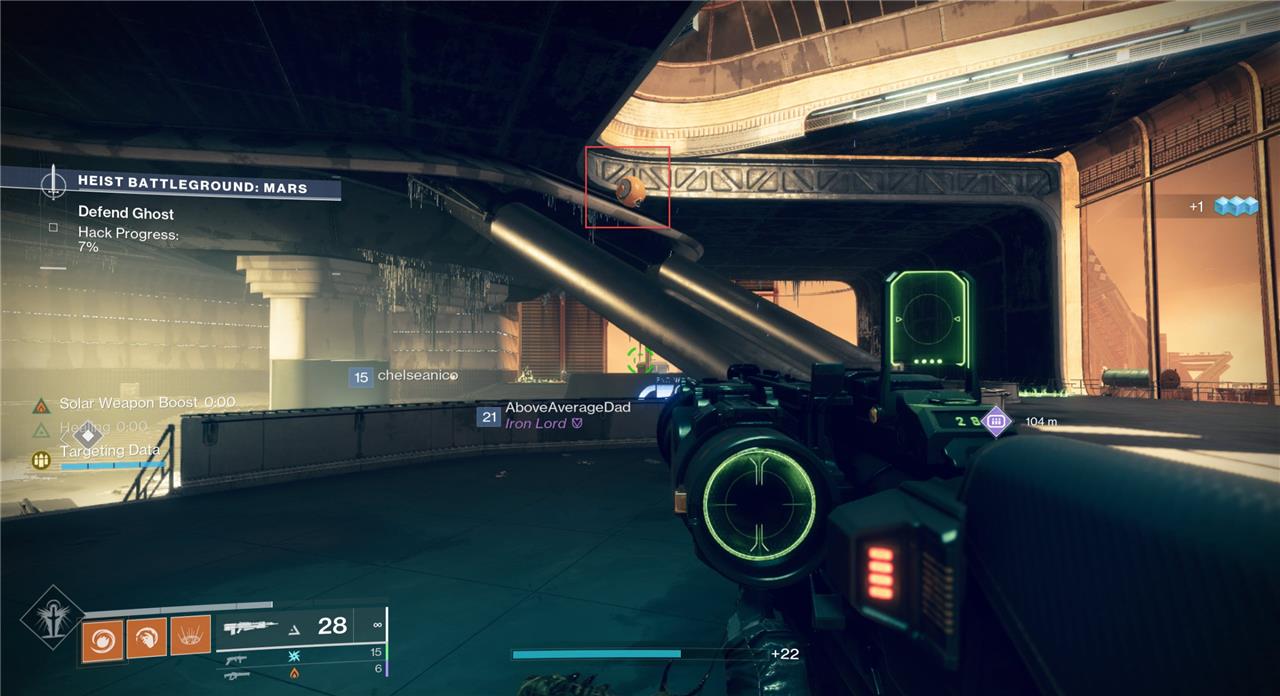The width and height of the screenshot is (1280, 696).
Task: Use the flaming hand melee ability
Action: pos(146,638)
